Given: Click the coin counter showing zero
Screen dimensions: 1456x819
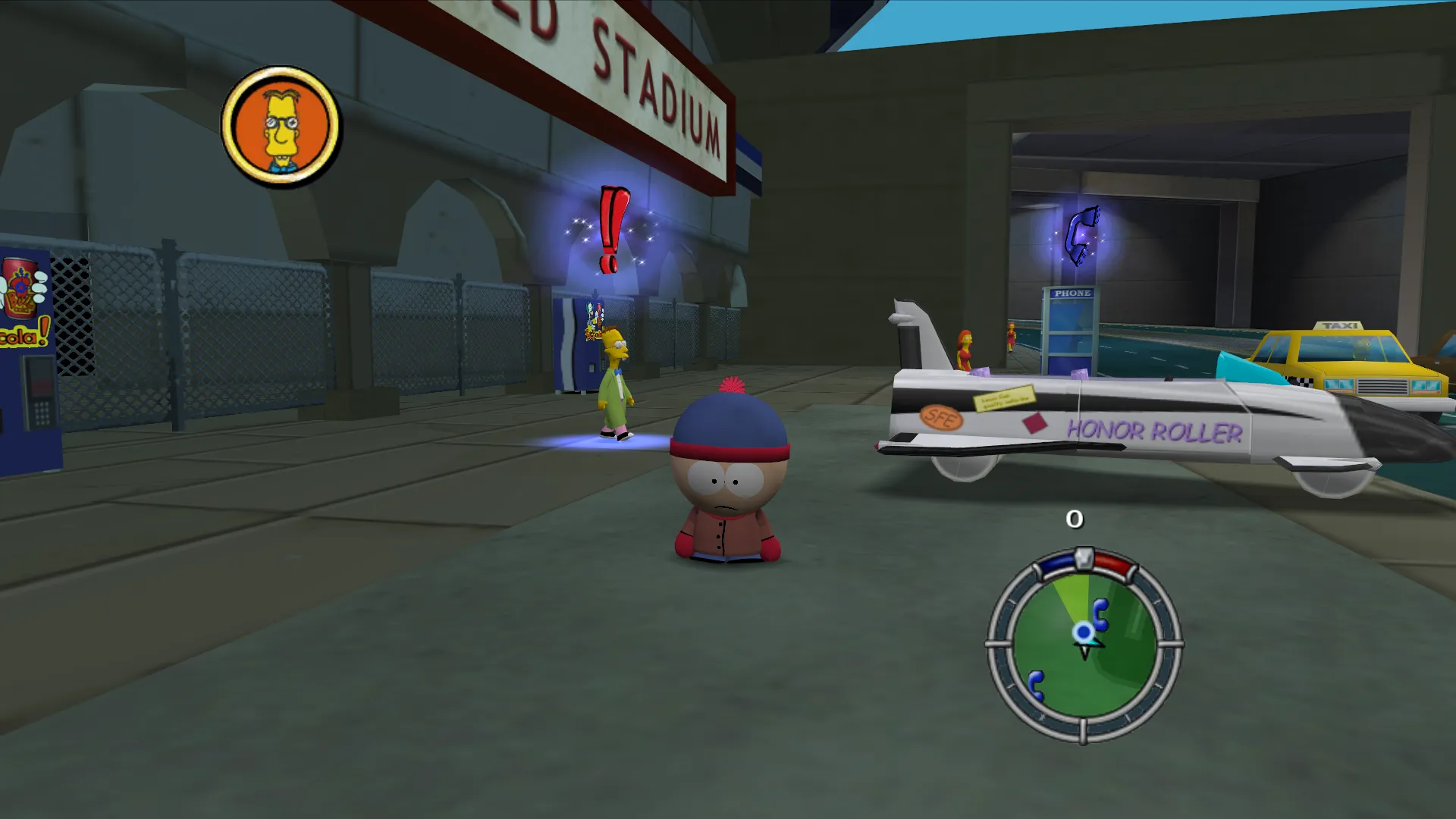Looking at the screenshot, I should (x=1075, y=519).
